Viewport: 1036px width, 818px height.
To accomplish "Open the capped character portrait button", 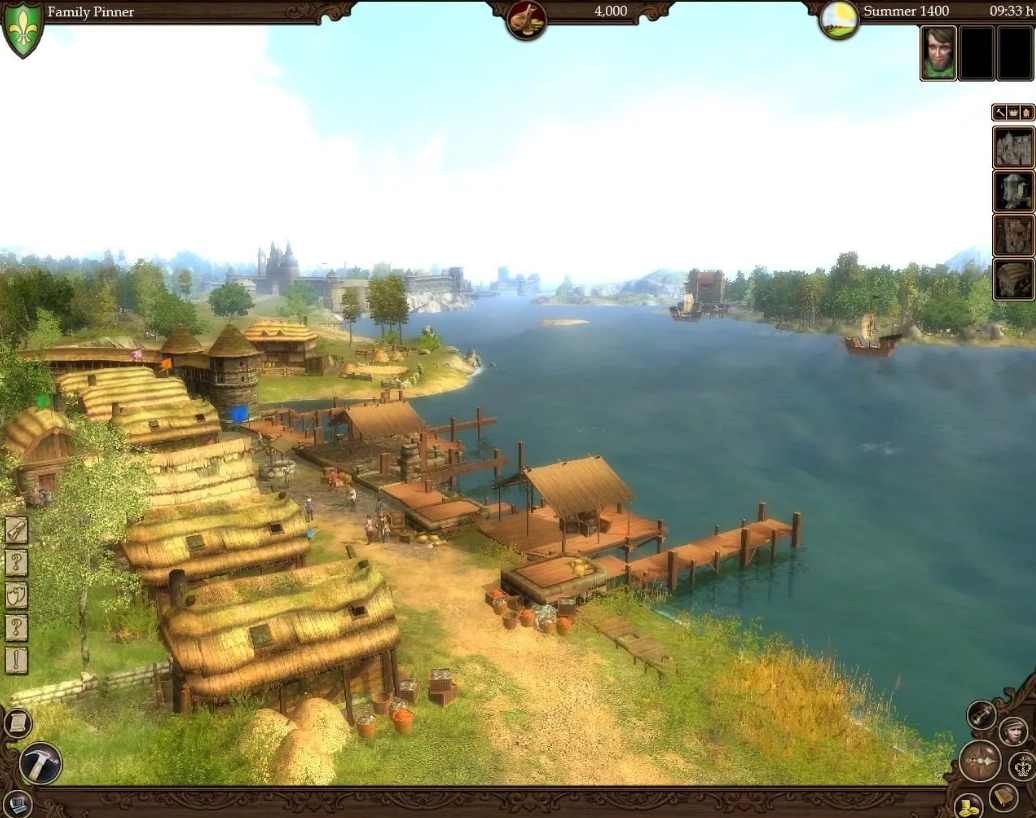I will [x=1012, y=731].
